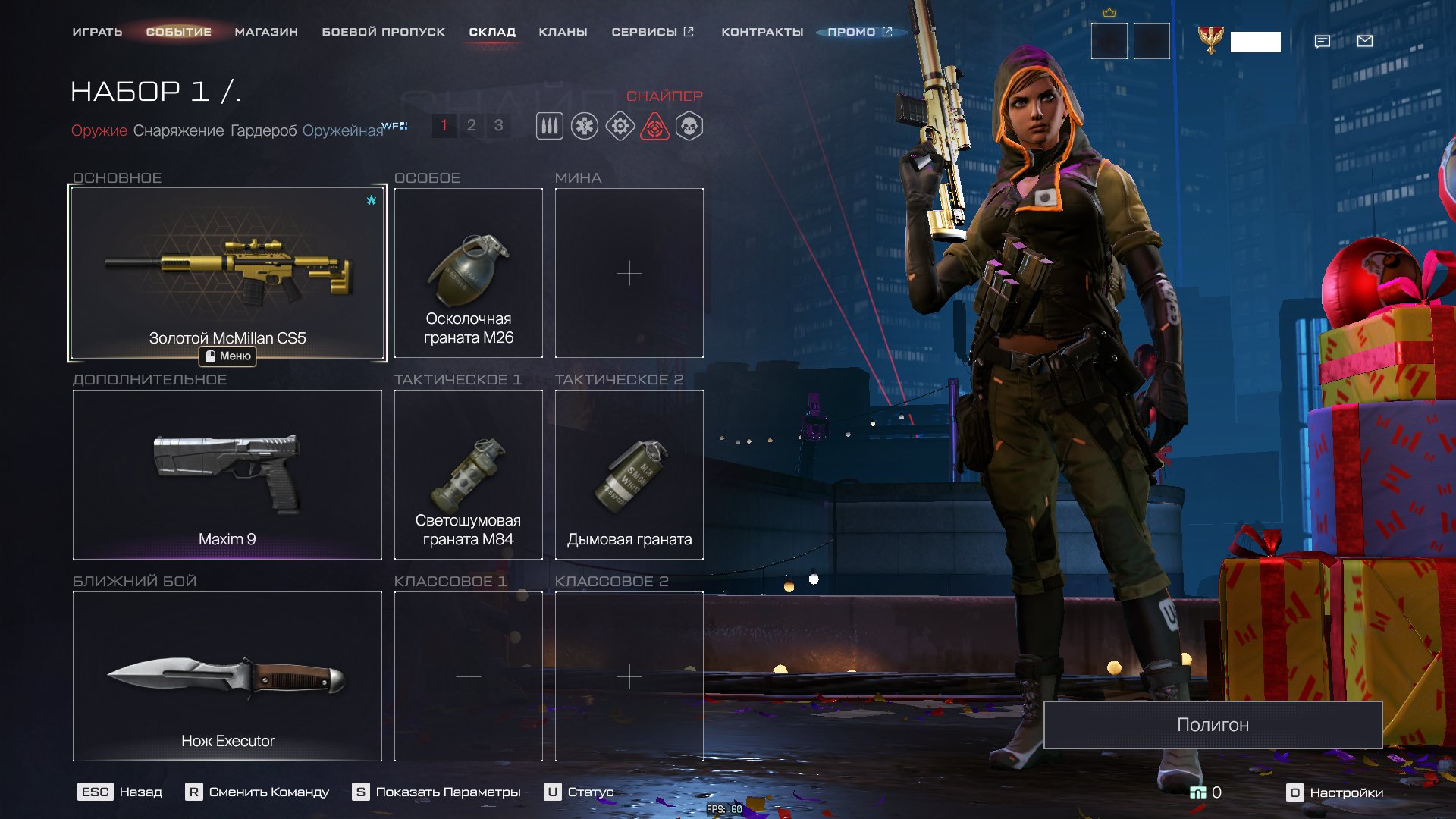
Task: Choose the Нож Executor melee slot
Action: pyautogui.click(x=227, y=676)
